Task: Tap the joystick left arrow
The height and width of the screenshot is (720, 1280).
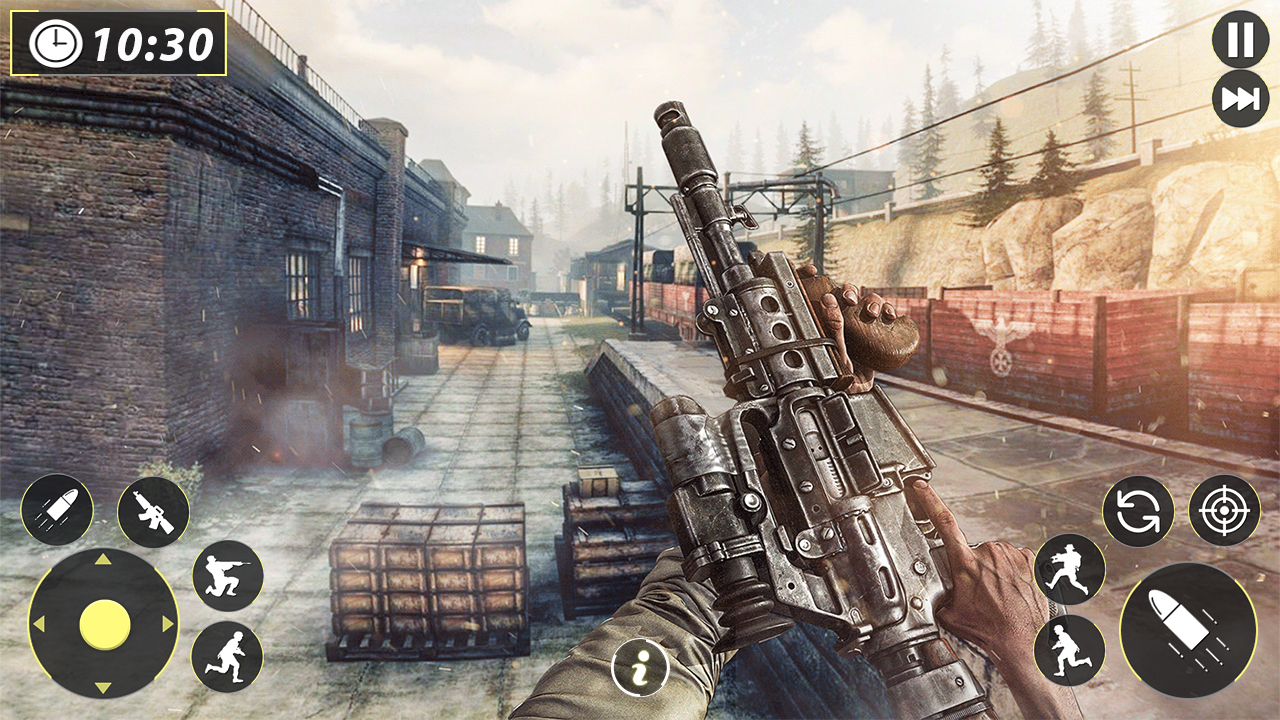Action: coord(40,625)
